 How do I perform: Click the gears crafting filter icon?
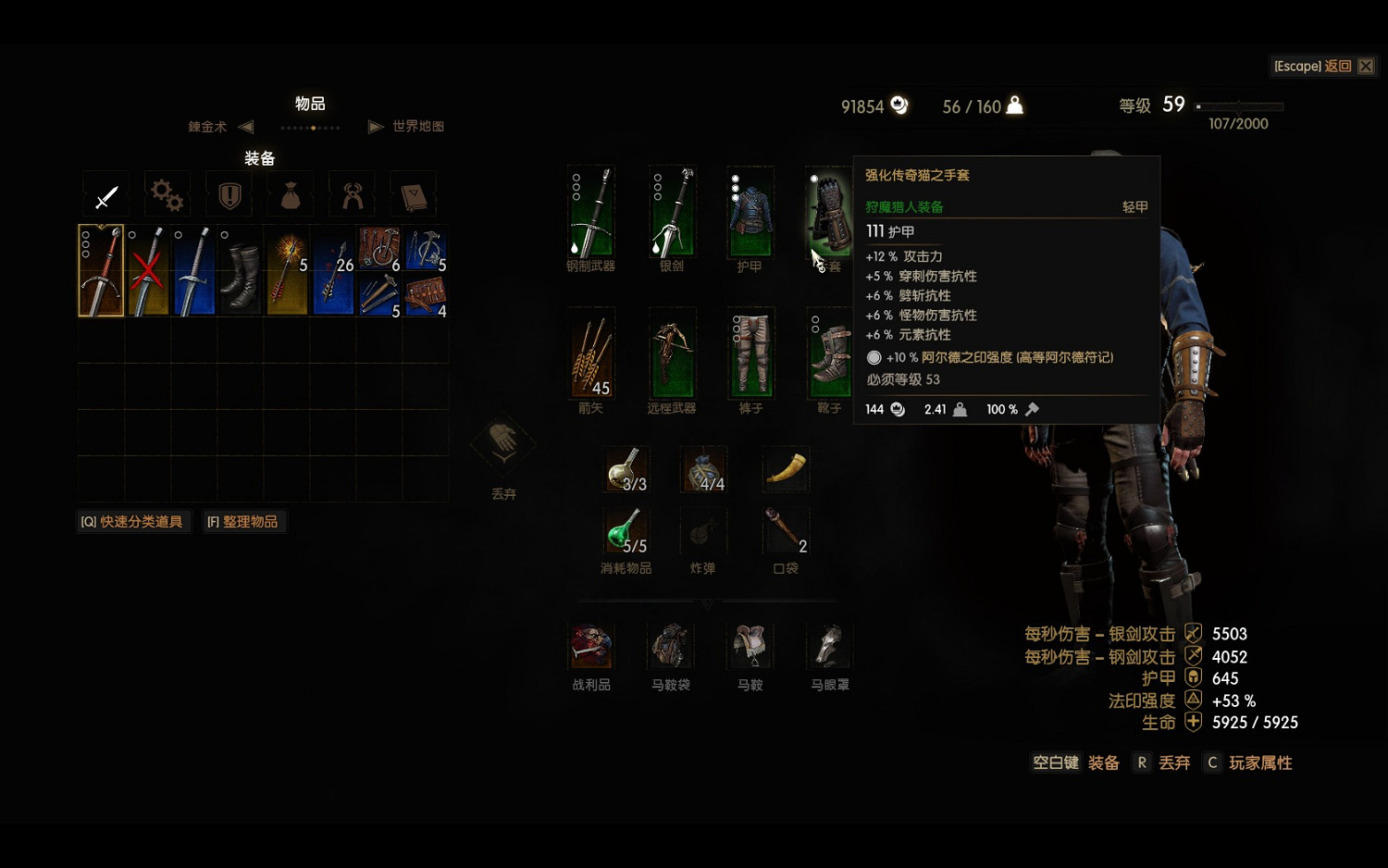[167, 194]
